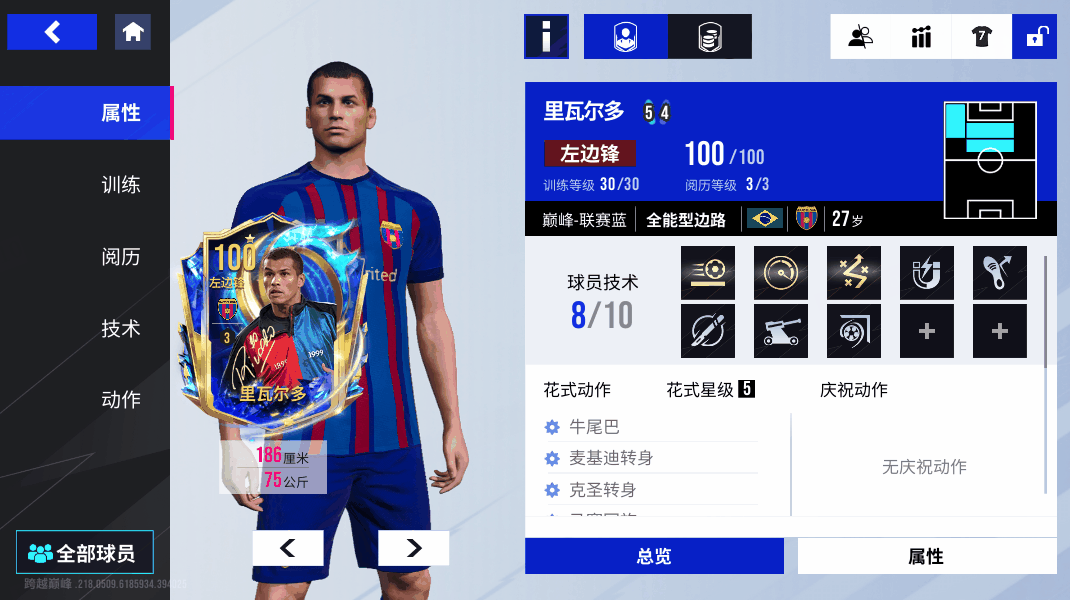This screenshot has height=600, width=1070.
Task: Open the player comparison silhouette icon
Action: (x=860, y=37)
